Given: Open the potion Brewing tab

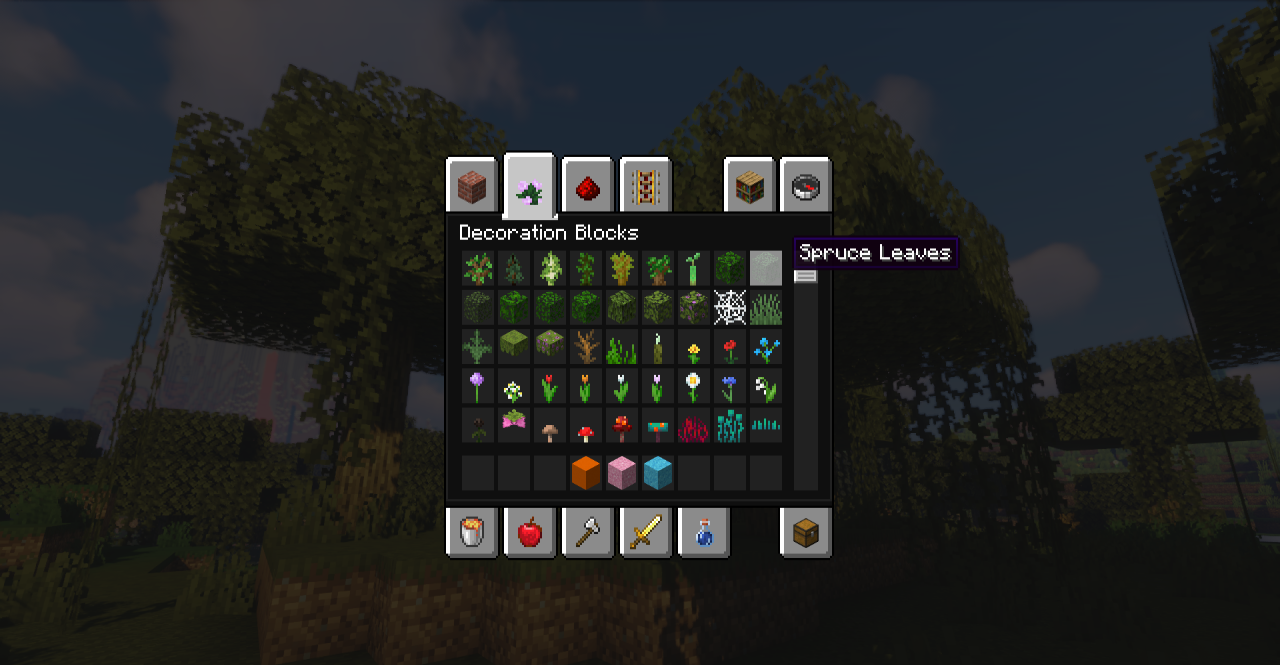Looking at the screenshot, I should pos(703,532).
